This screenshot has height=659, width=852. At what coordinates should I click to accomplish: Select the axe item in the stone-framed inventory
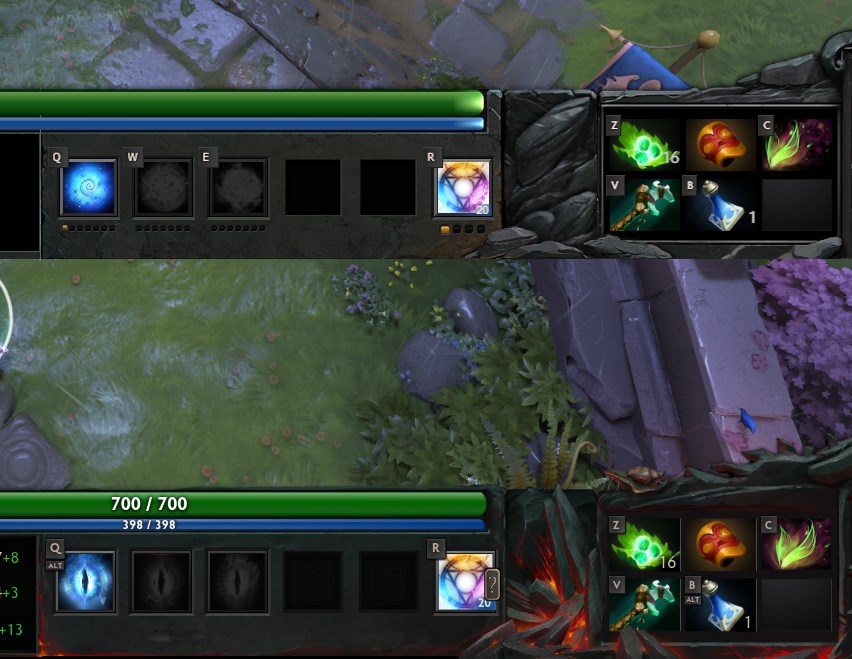(x=644, y=205)
